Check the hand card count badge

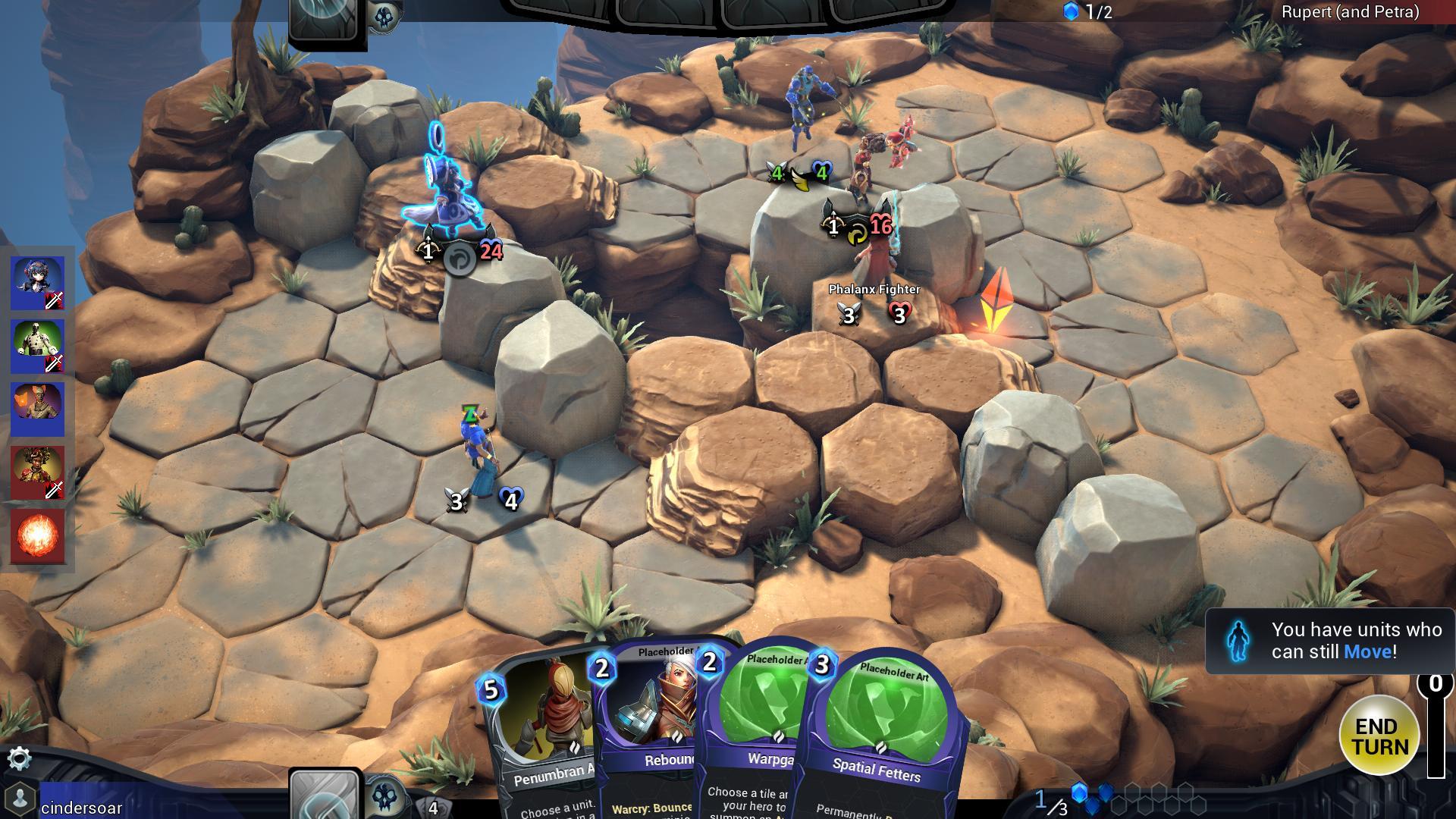(x=433, y=808)
